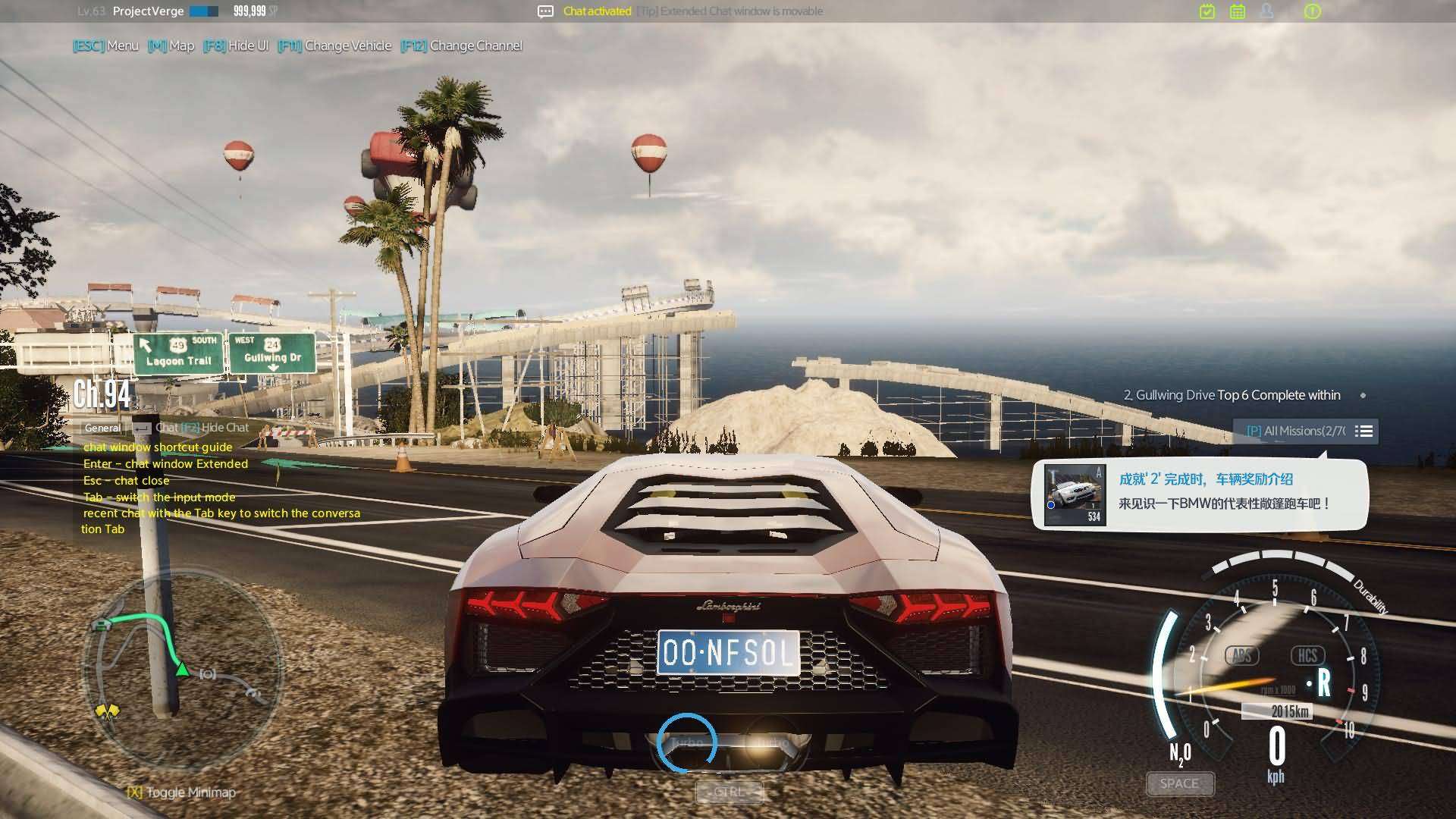Click the green exclamation notice icon
1456x819 pixels.
pos(1312,11)
